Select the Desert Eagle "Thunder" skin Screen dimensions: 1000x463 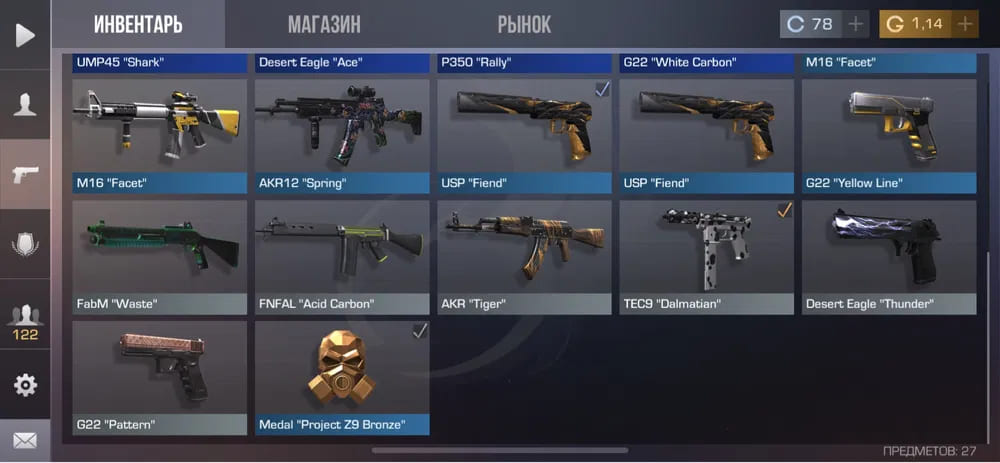[889, 257]
